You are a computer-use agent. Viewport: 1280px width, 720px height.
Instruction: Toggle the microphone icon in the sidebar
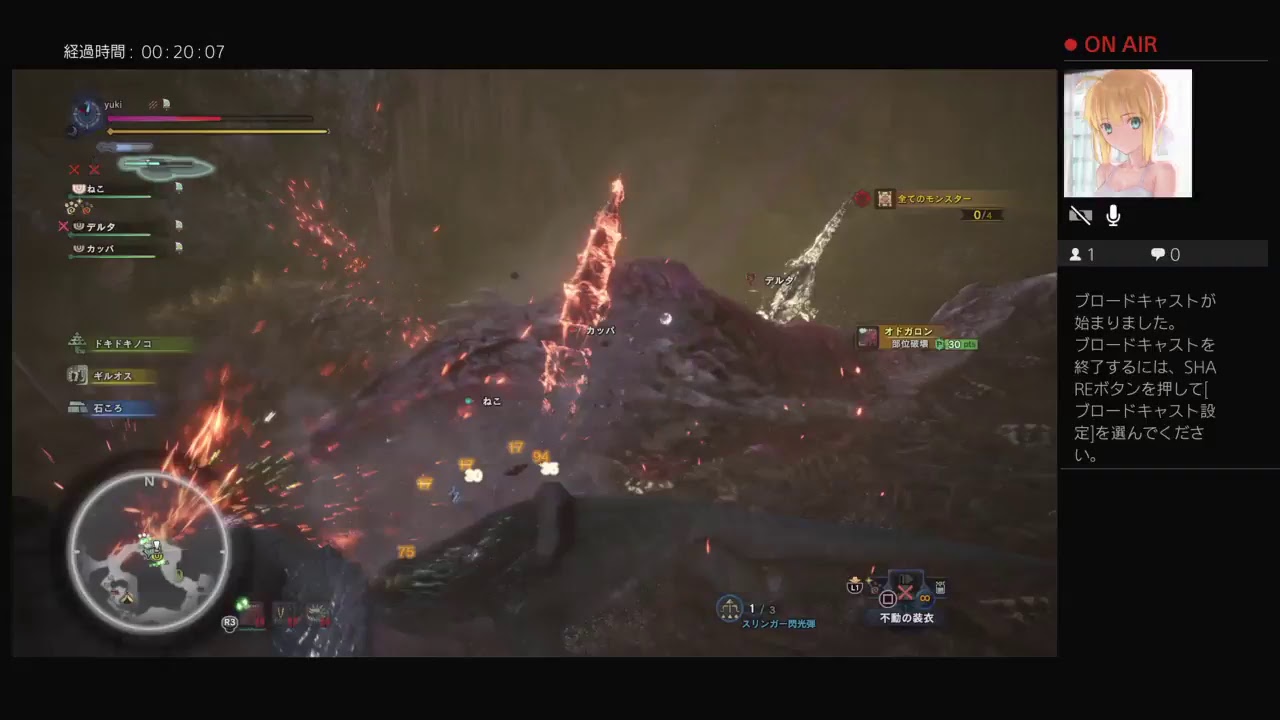coord(1112,215)
